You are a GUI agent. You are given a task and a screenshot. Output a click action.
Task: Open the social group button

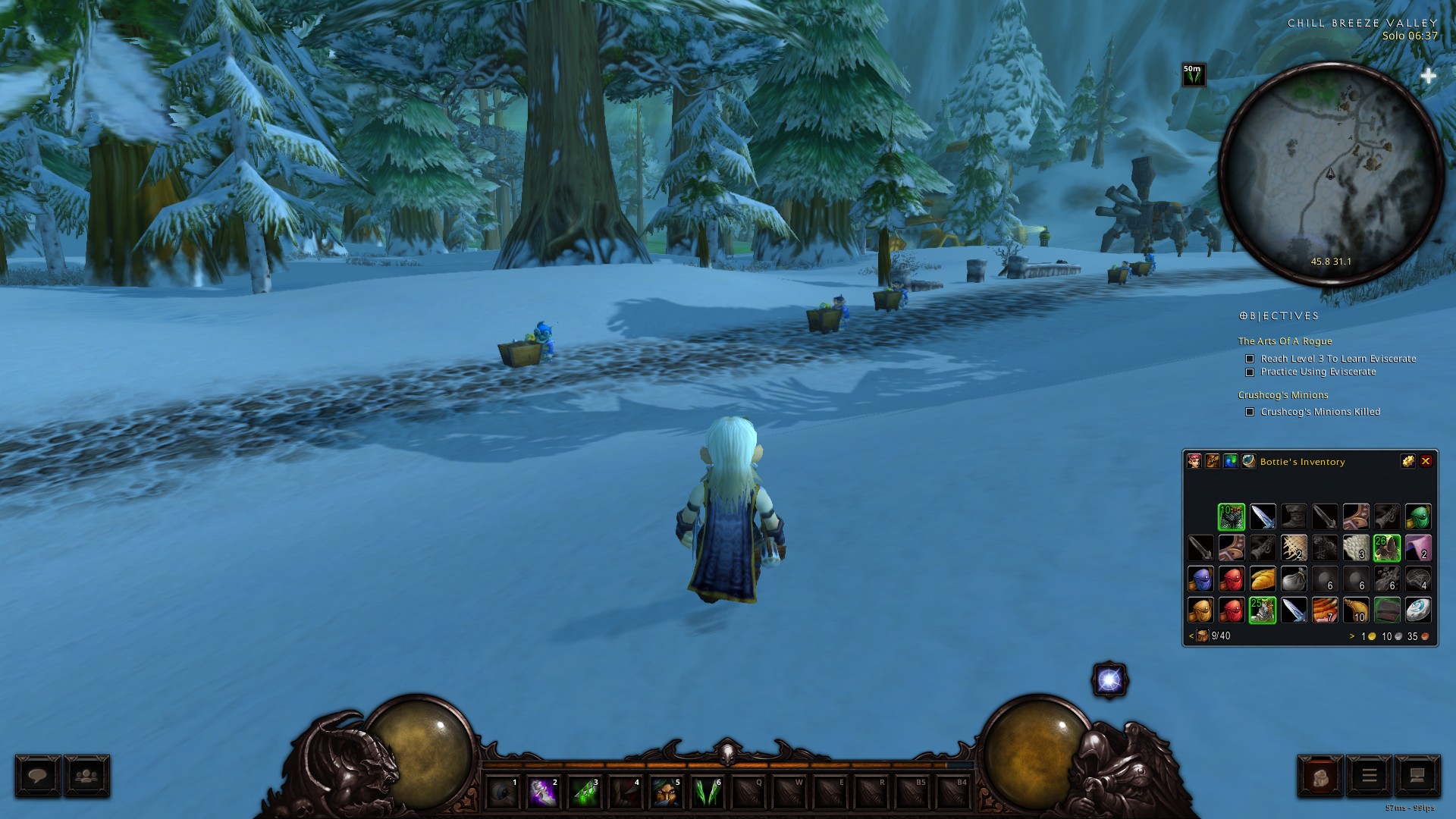[87, 776]
